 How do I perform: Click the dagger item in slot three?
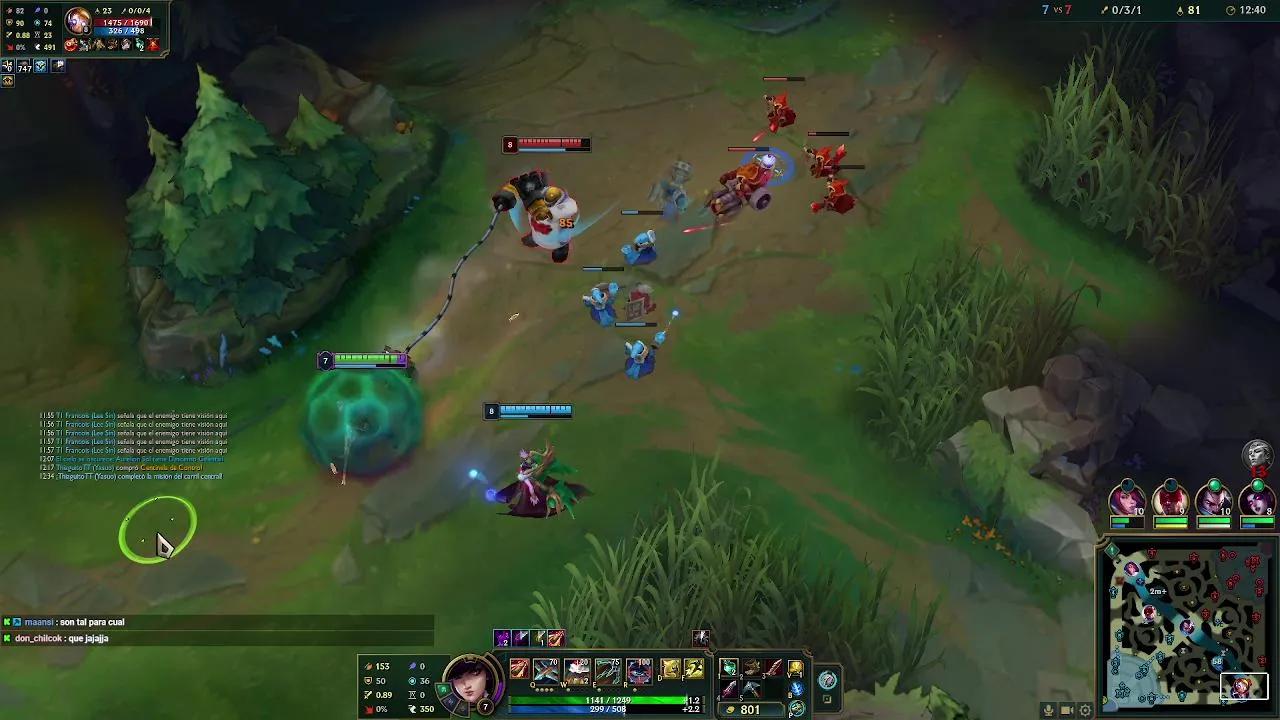pyautogui.click(x=773, y=669)
